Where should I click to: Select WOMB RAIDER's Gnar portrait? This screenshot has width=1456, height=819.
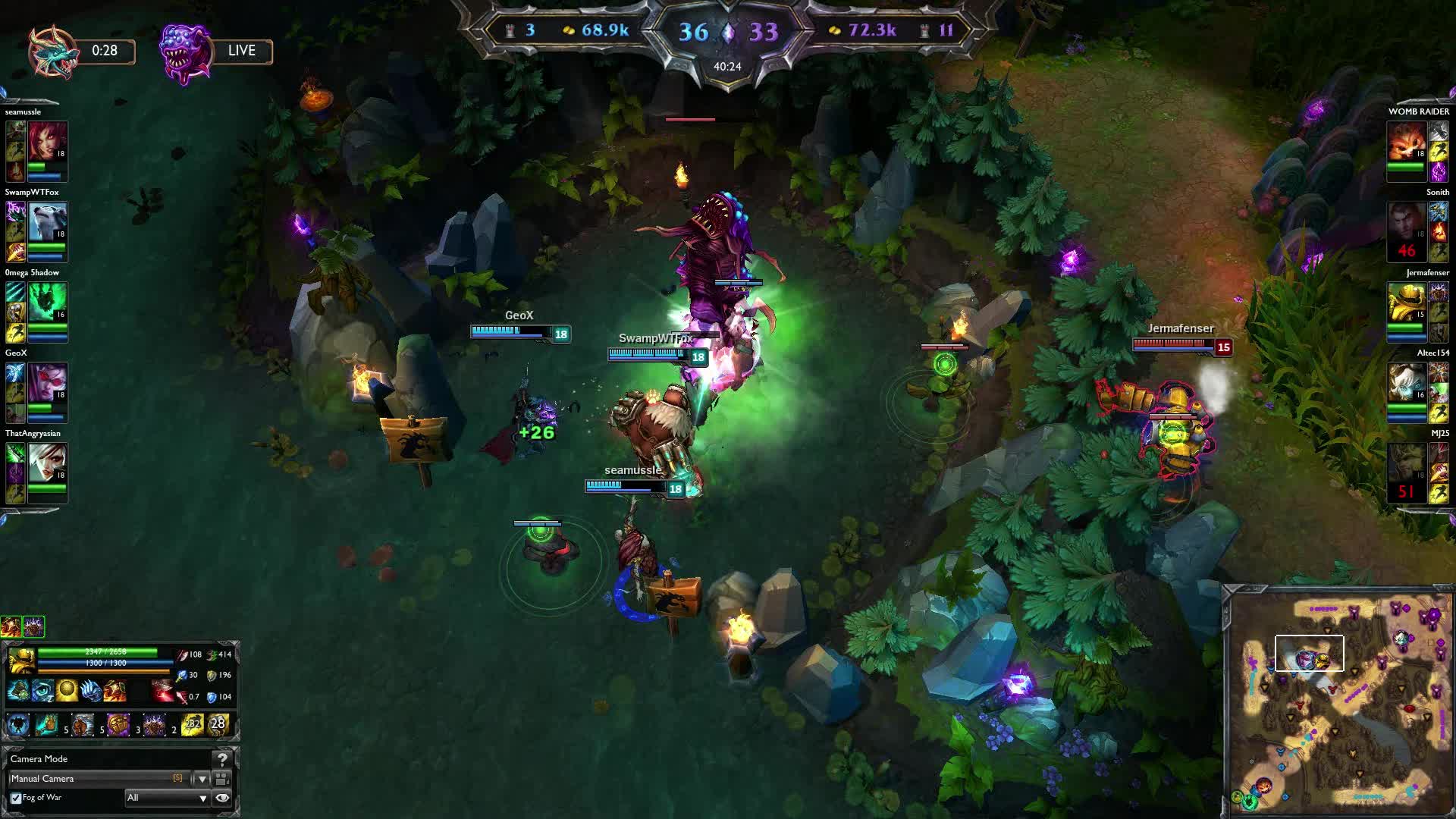[x=1407, y=142]
